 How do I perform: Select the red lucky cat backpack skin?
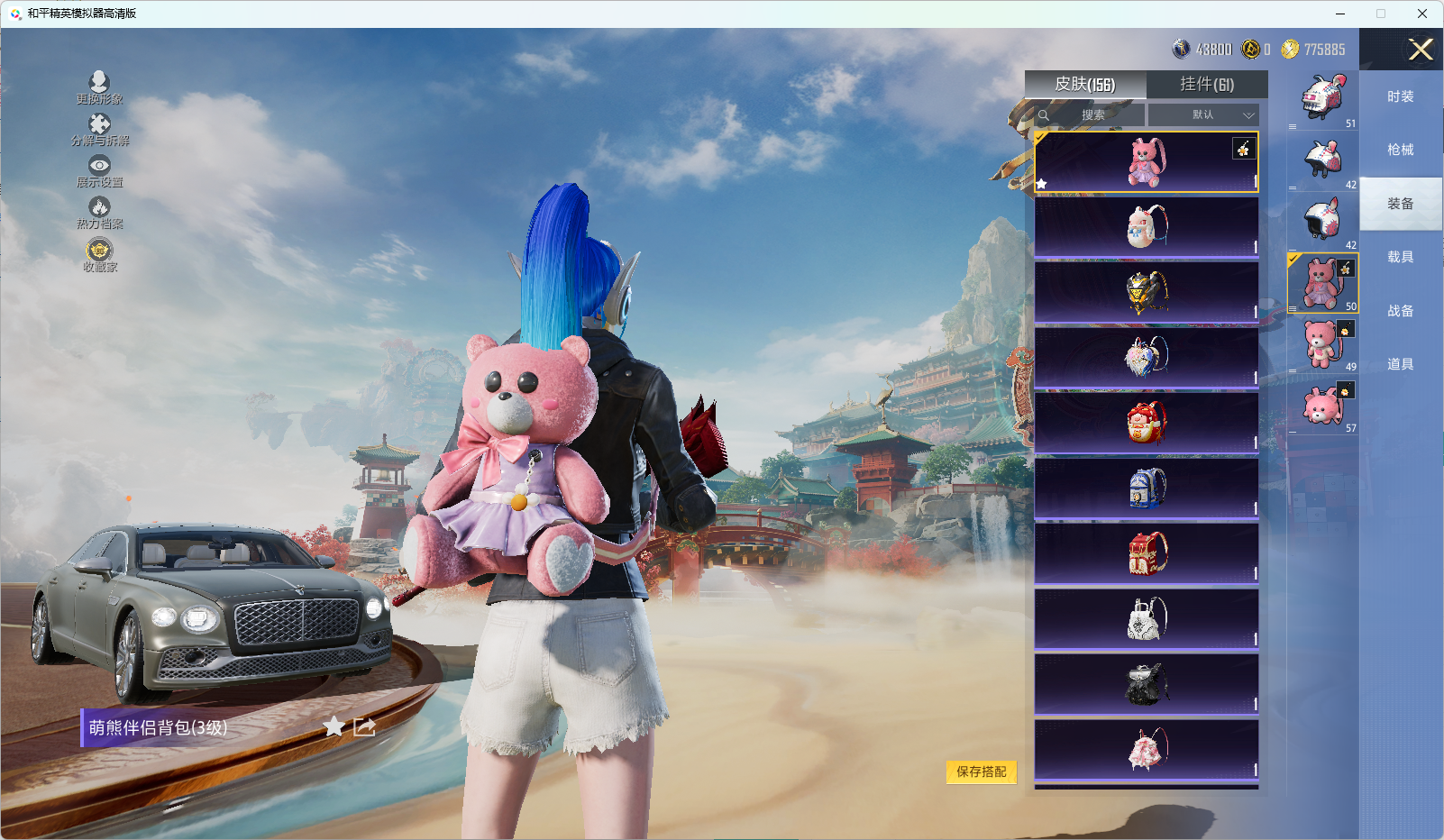pyautogui.click(x=1147, y=422)
